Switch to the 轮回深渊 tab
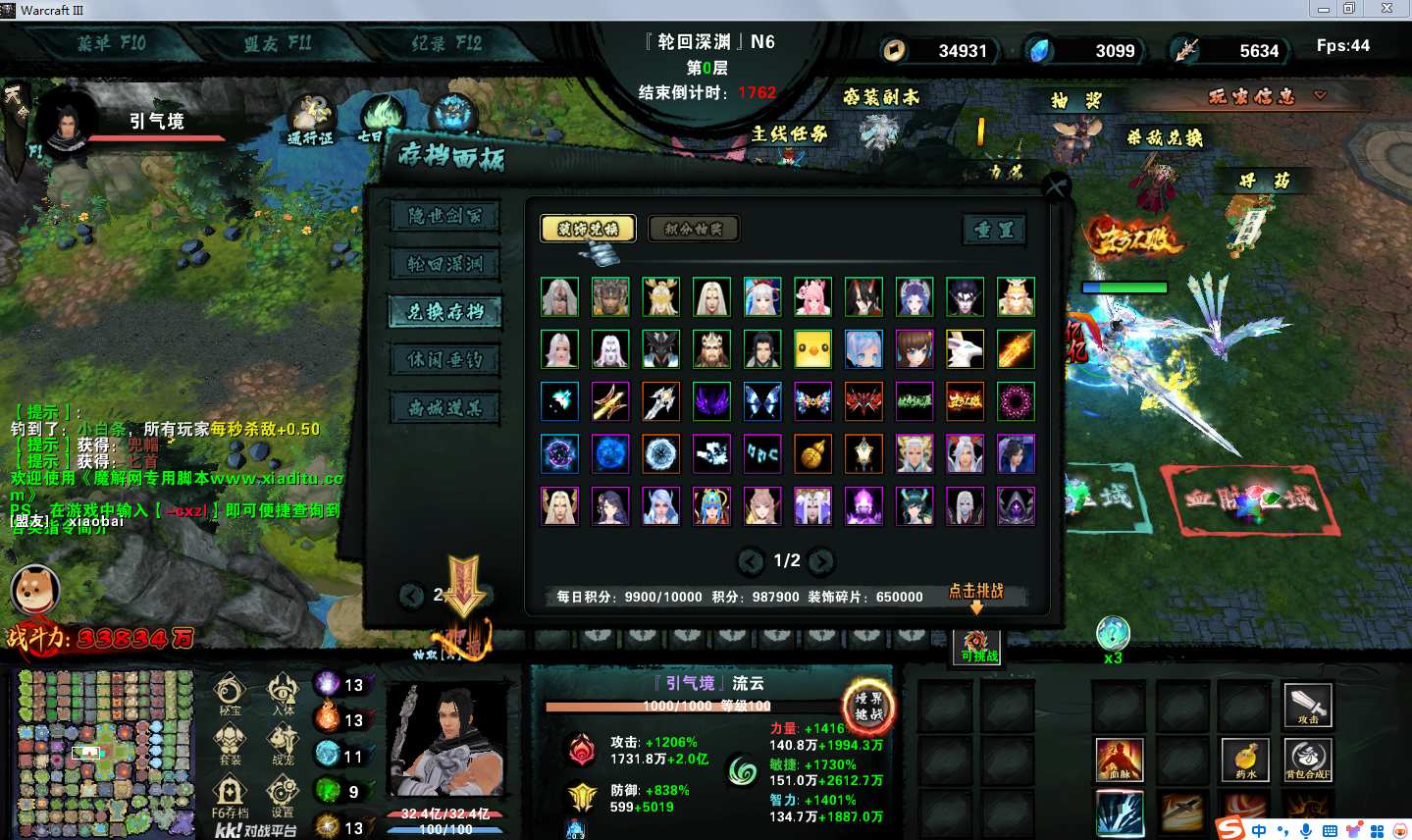This screenshot has width=1412, height=840. click(x=445, y=264)
